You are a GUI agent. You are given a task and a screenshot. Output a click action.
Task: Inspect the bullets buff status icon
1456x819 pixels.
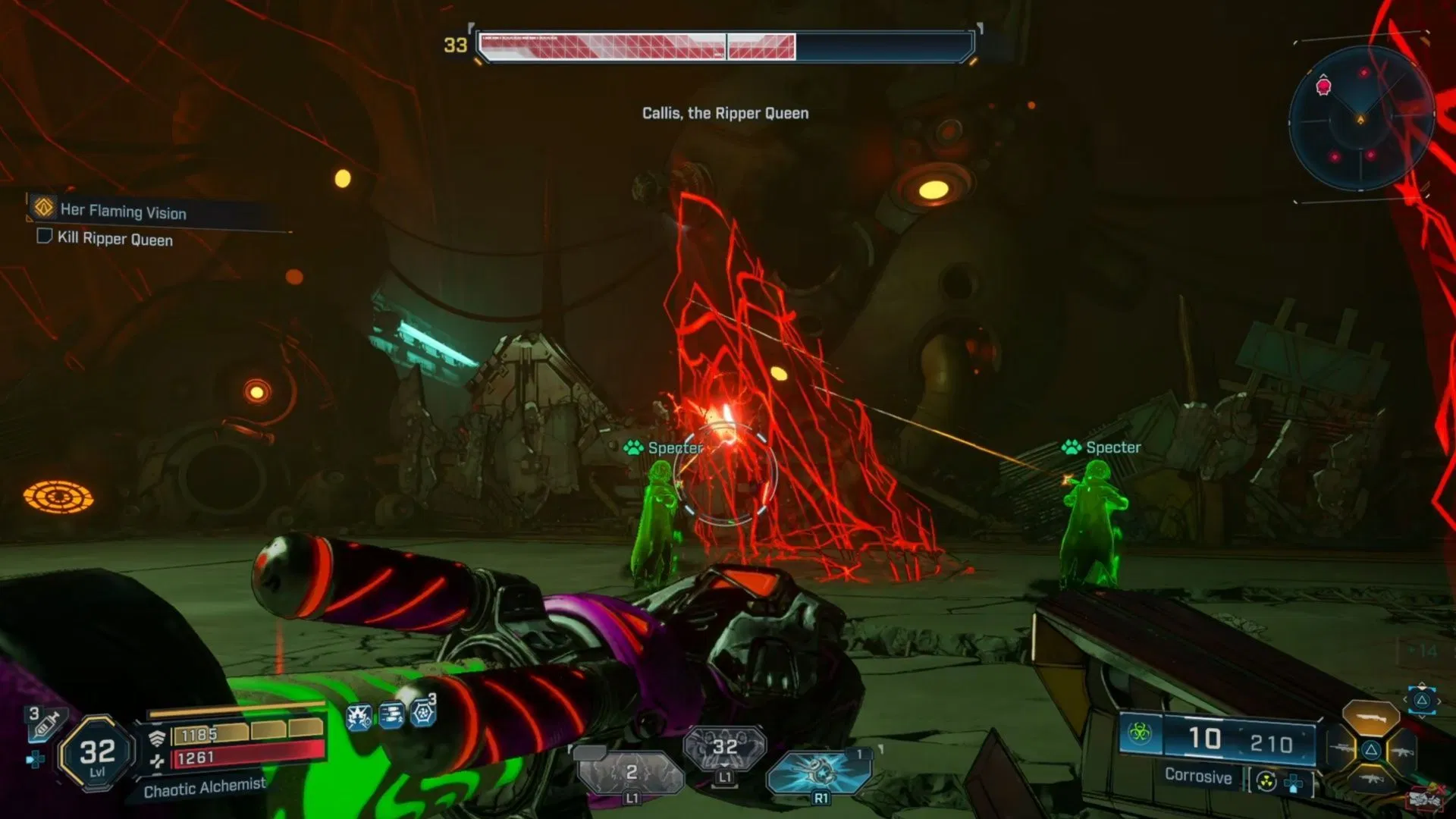click(x=391, y=715)
